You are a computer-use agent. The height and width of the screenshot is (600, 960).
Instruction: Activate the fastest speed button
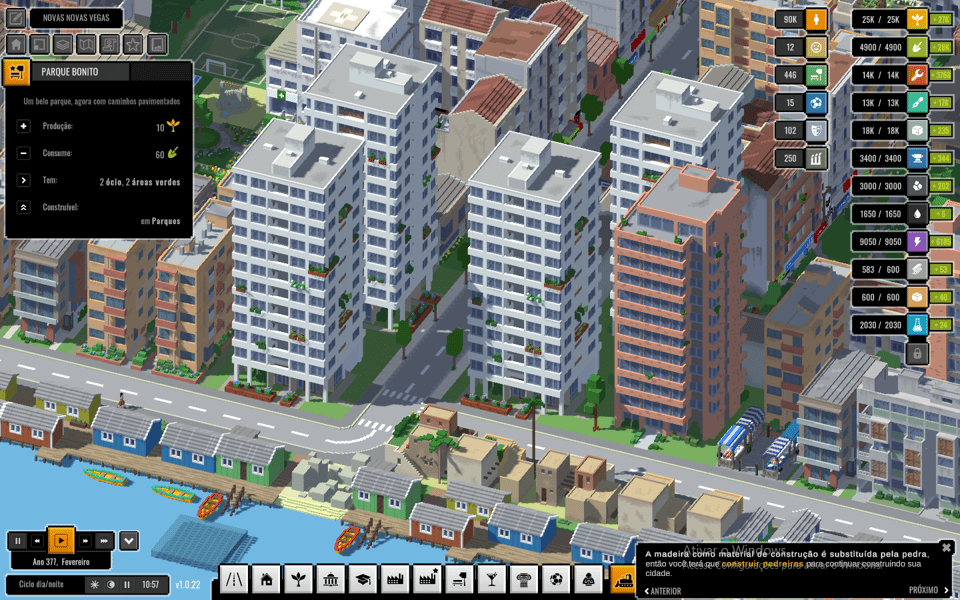tap(104, 541)
